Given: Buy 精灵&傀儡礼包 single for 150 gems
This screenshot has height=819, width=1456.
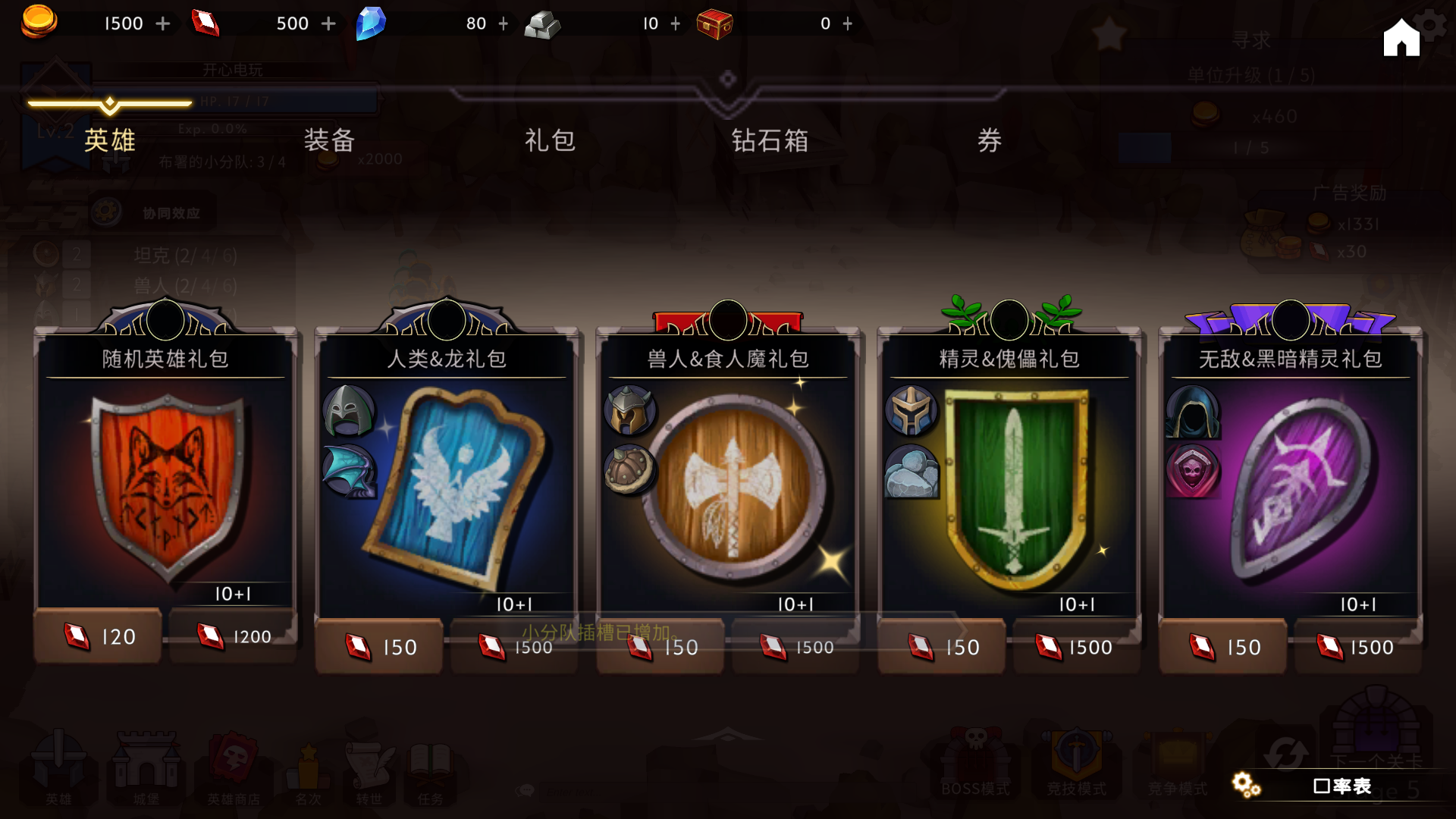Looking at the screenshot, I should coord(942,647).
